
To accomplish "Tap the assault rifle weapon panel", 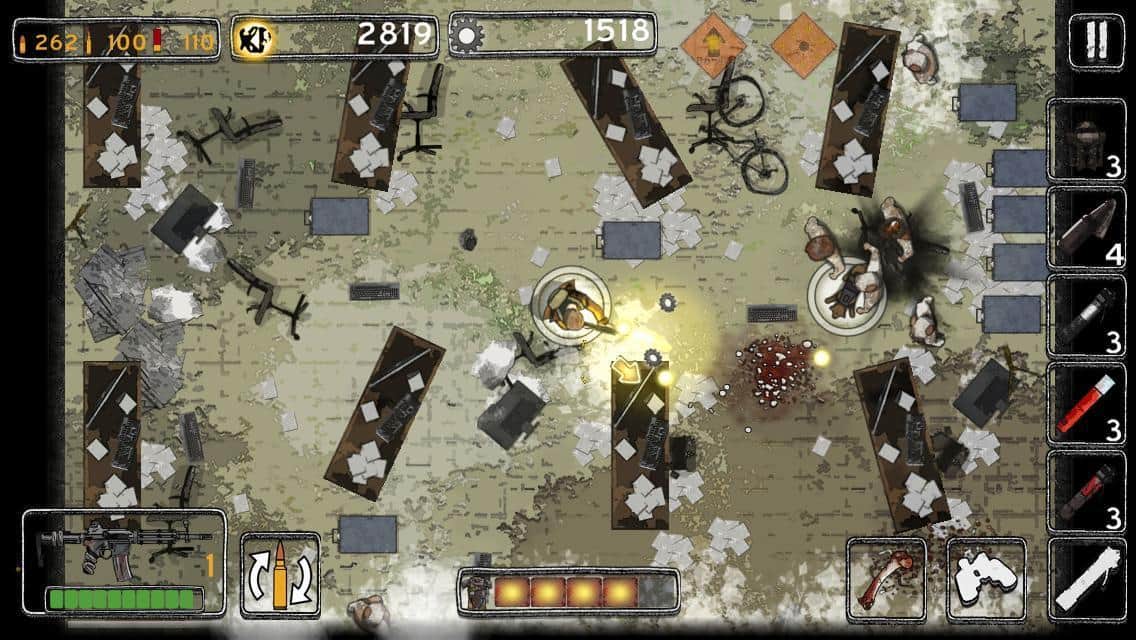I will pos(123,561).
